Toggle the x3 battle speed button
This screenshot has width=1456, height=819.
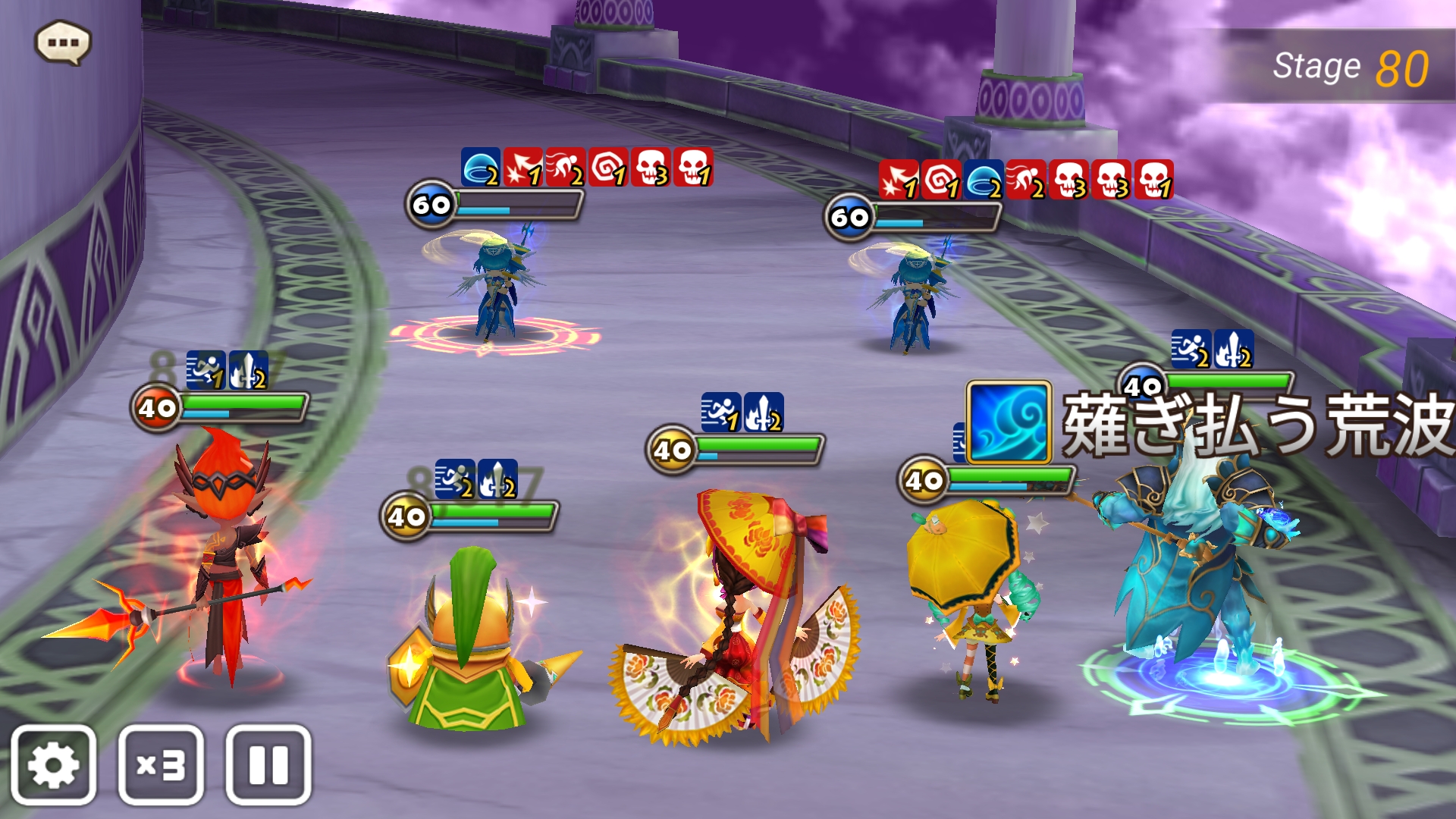click(161, 764)
